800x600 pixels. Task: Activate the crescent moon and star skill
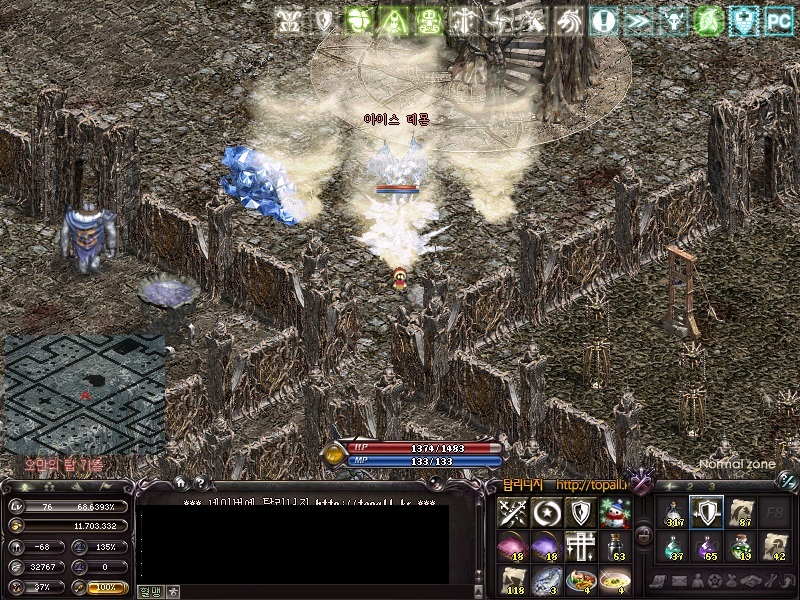547,514
